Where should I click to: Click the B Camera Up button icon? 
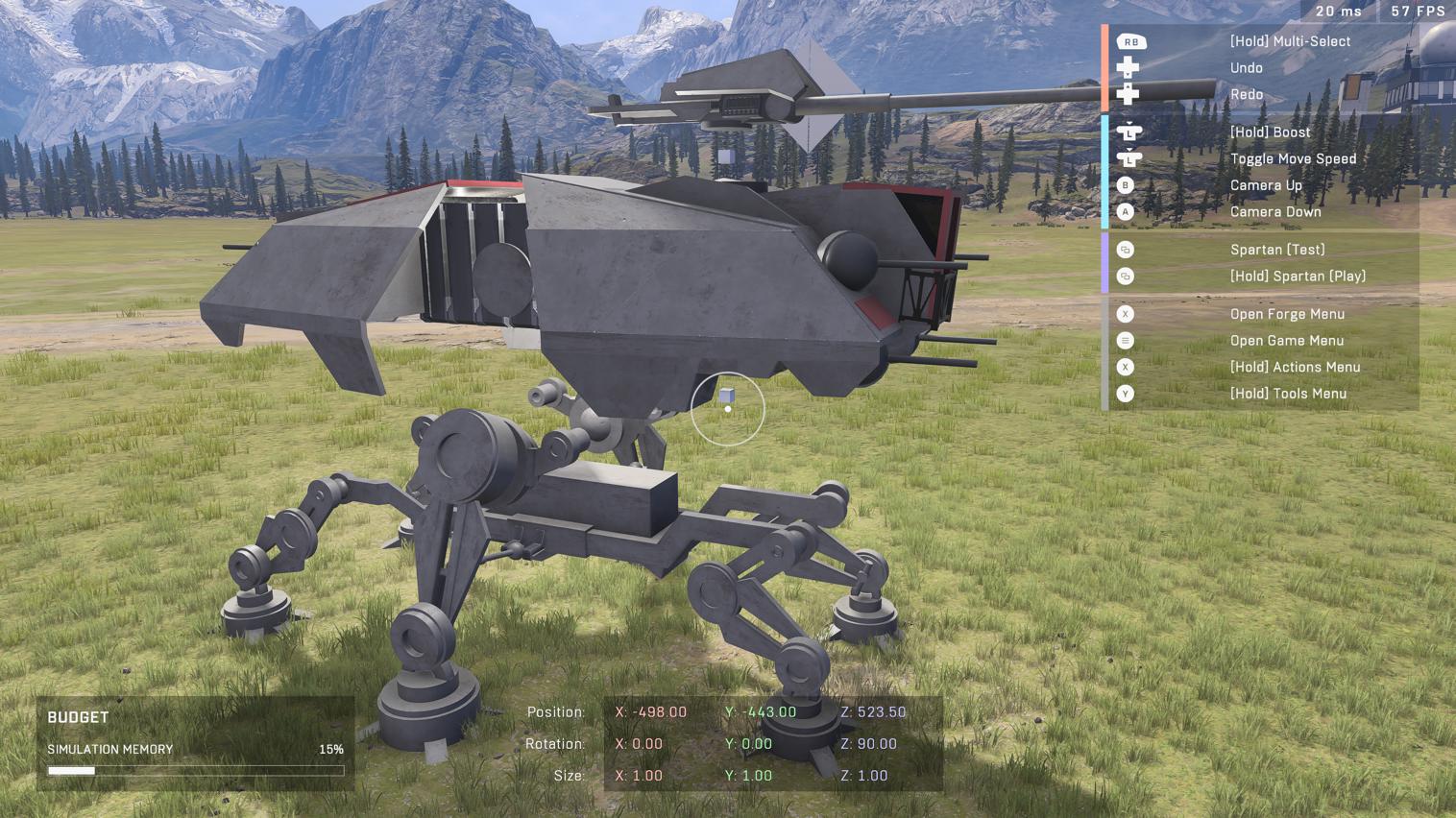point(1125,184)
